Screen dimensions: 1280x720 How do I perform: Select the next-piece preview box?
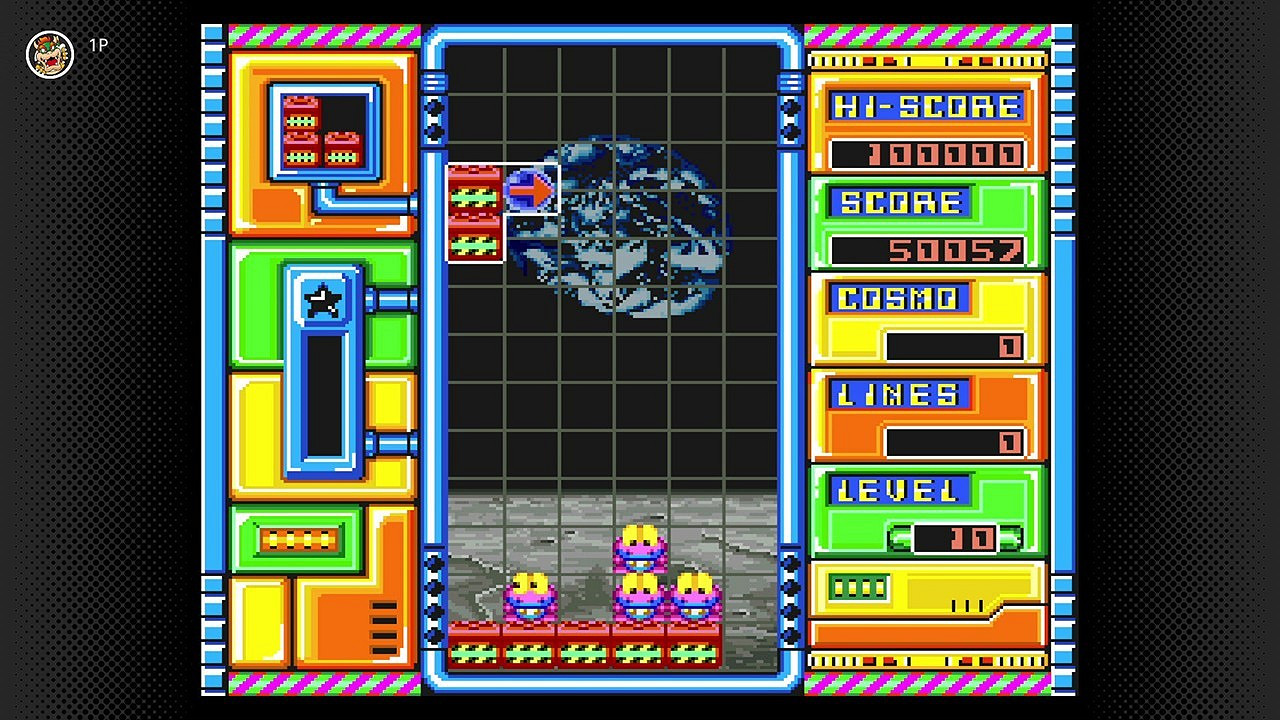click(x=326, y=131)
